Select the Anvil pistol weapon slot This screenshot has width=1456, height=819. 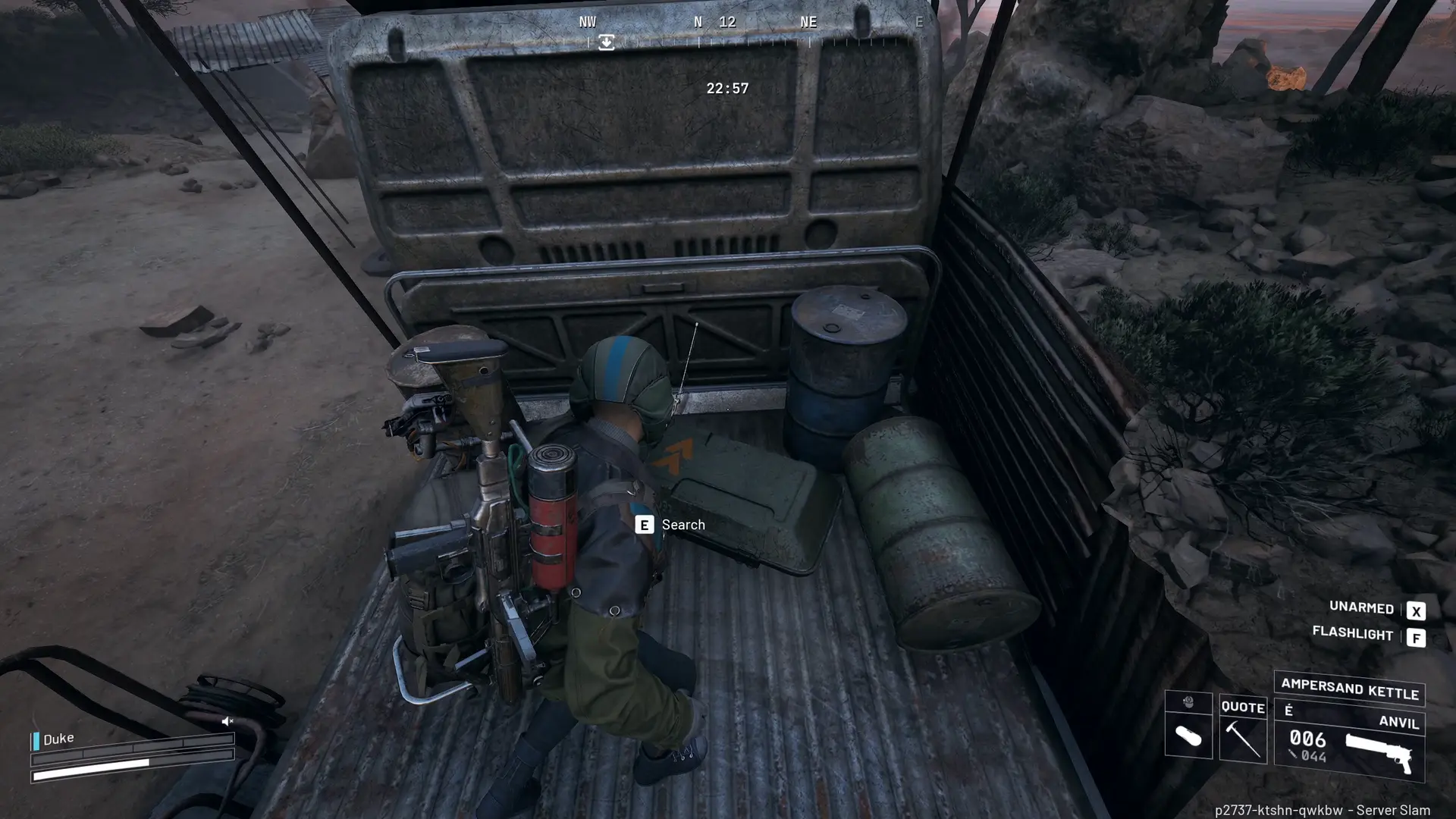coord(1349,747)
